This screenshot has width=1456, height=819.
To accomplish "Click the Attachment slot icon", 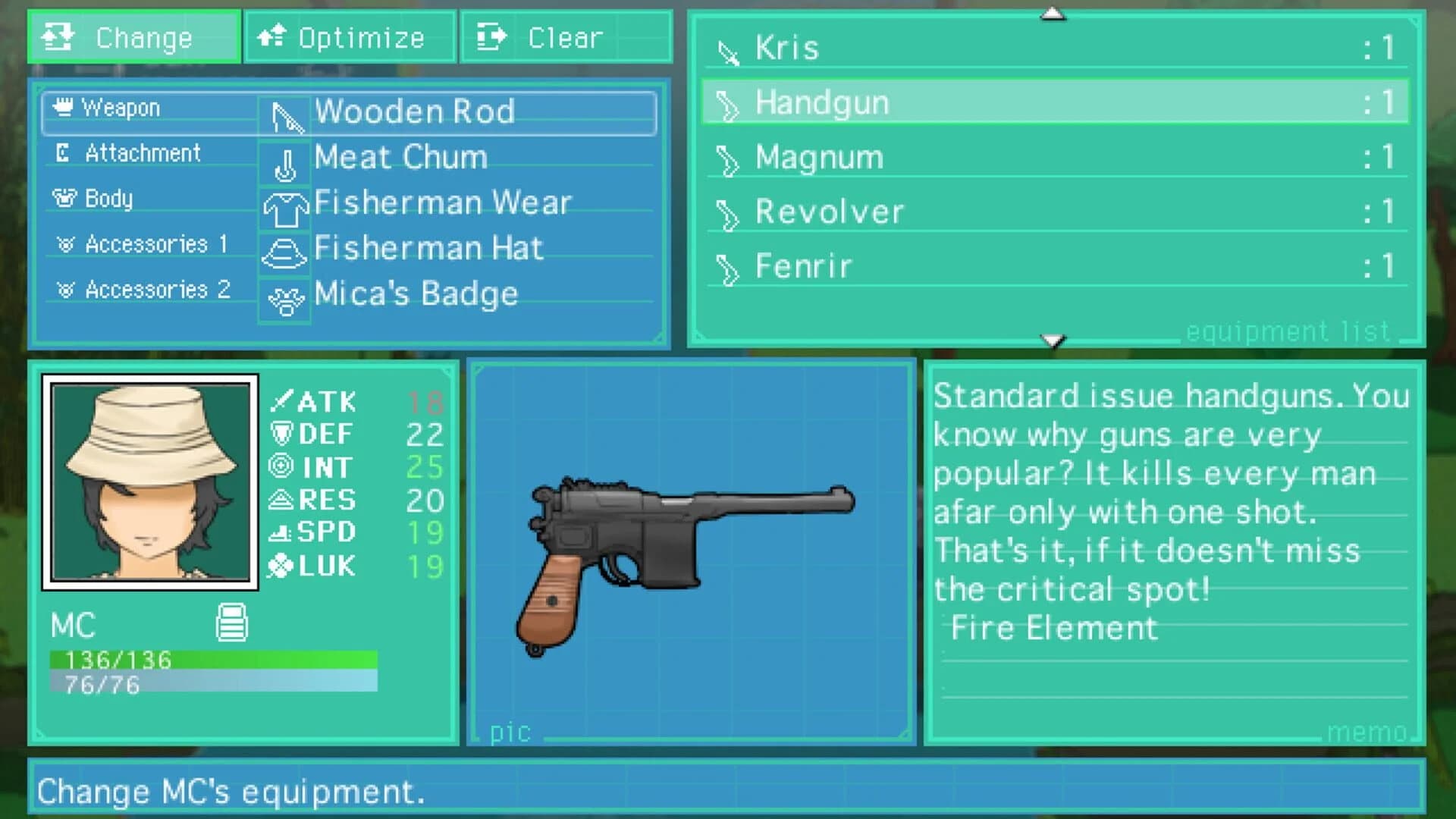I will [x=64, y=152].
